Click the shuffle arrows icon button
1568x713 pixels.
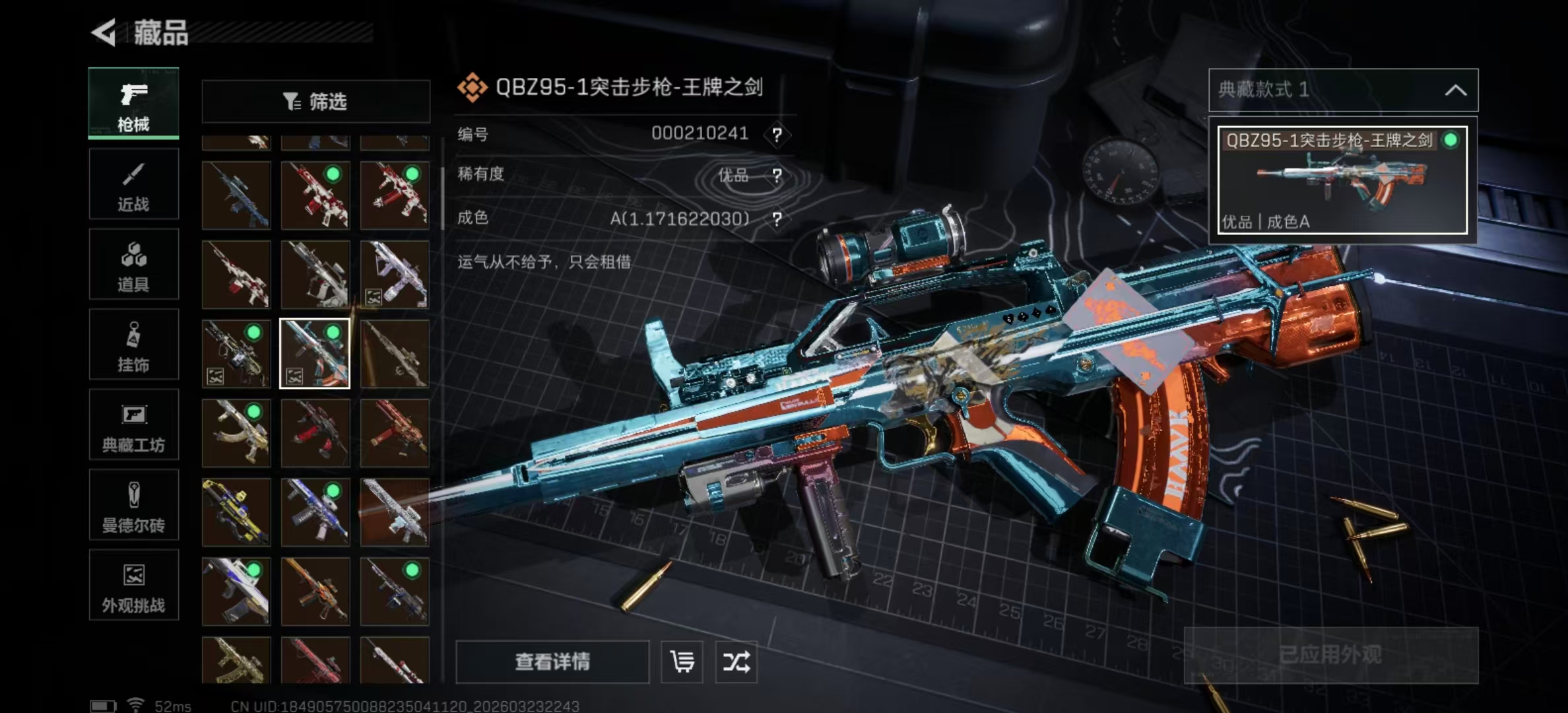[736, 662]
